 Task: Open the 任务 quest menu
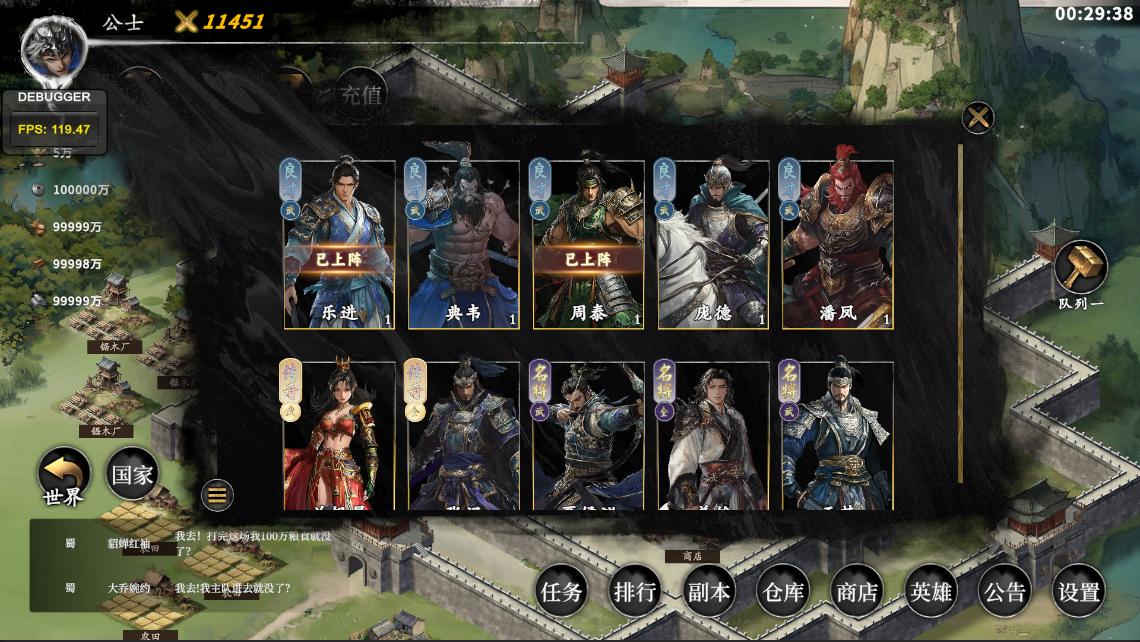tap(561, 592)
